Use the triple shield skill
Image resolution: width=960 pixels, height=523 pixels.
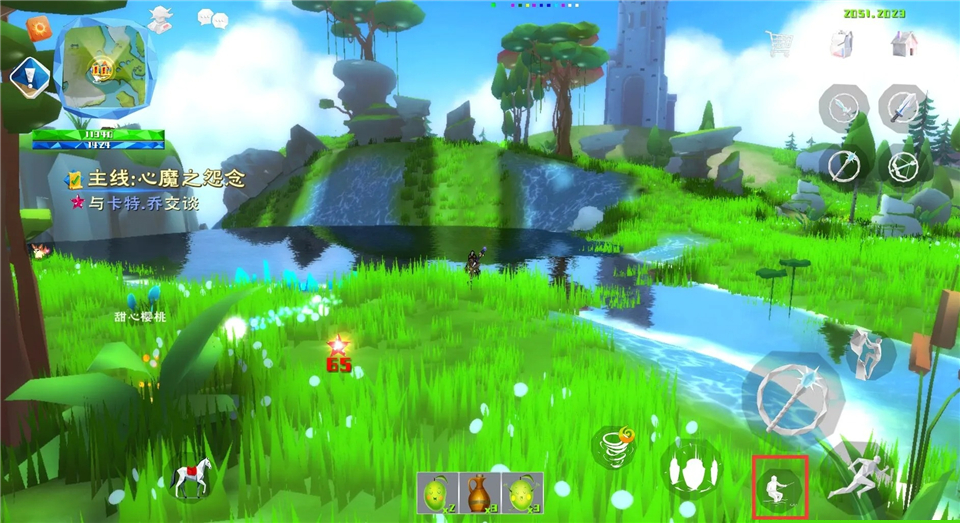692,469
